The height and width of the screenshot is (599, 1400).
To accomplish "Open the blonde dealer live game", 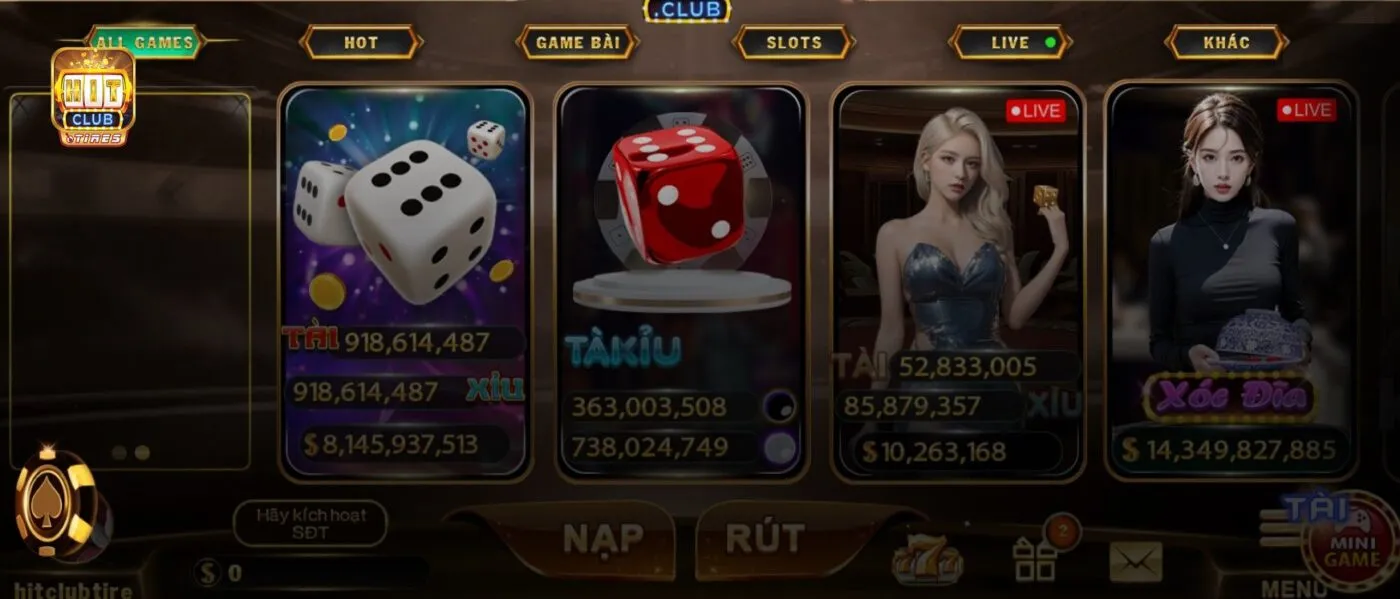I will coord(958,280).
